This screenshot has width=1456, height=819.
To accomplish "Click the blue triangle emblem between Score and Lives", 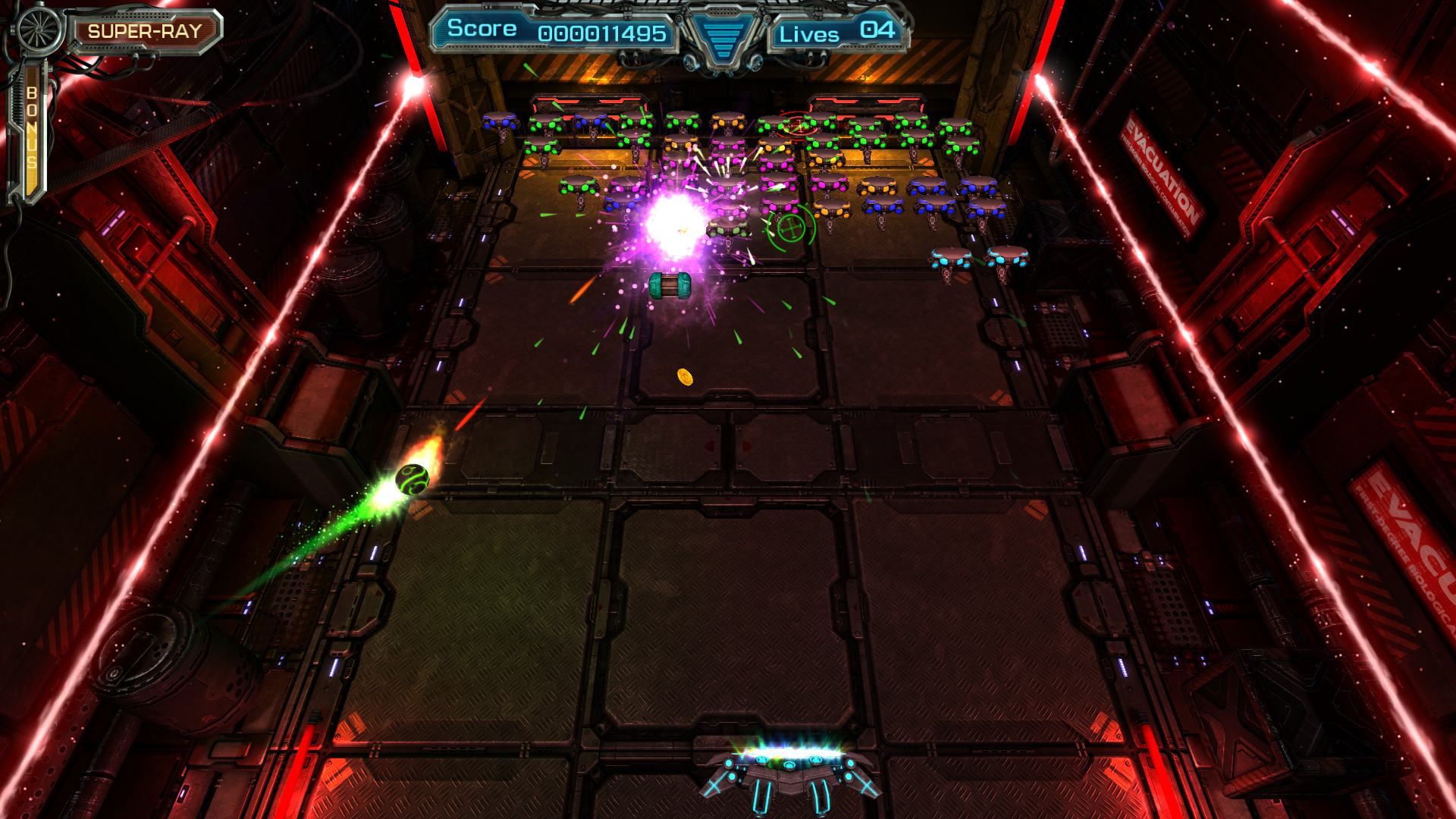I will pos(722,36).
